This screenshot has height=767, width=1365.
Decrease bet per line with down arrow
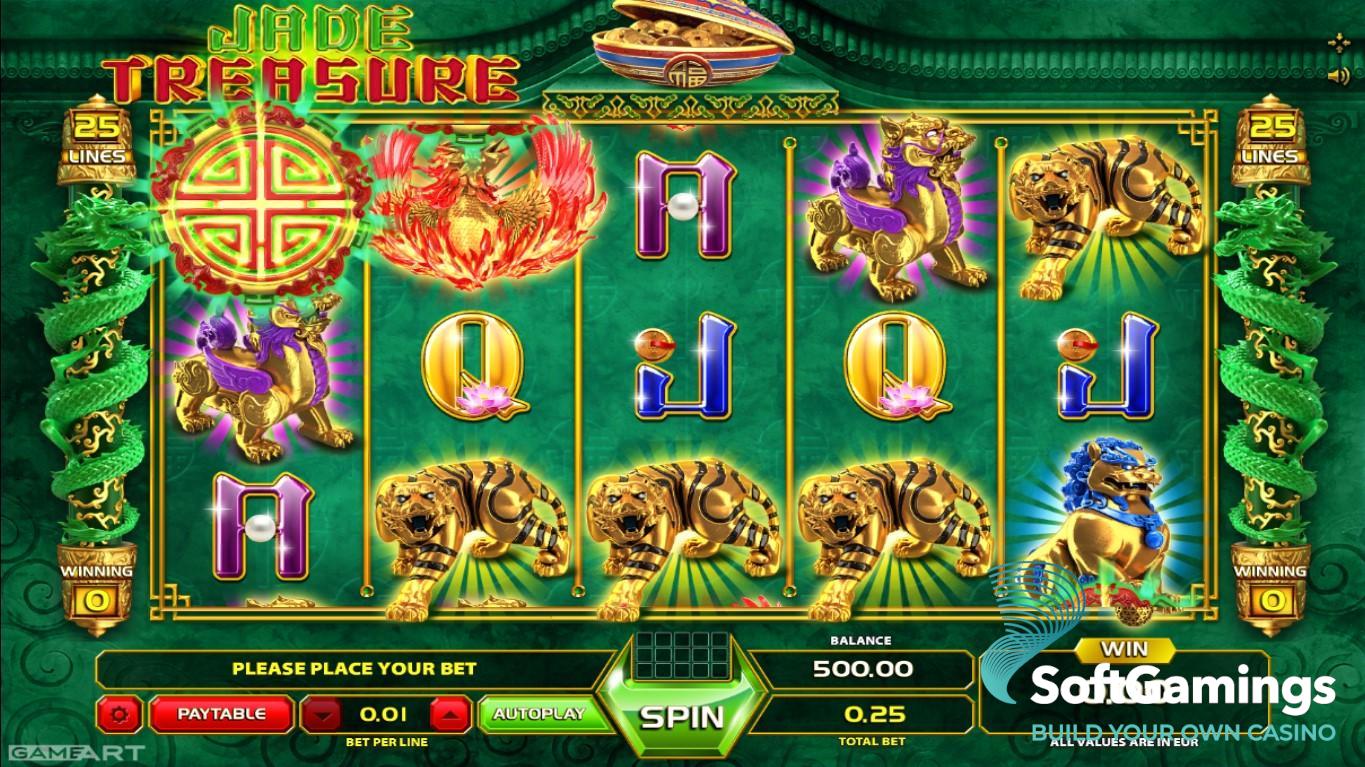(x=321, y=714)
